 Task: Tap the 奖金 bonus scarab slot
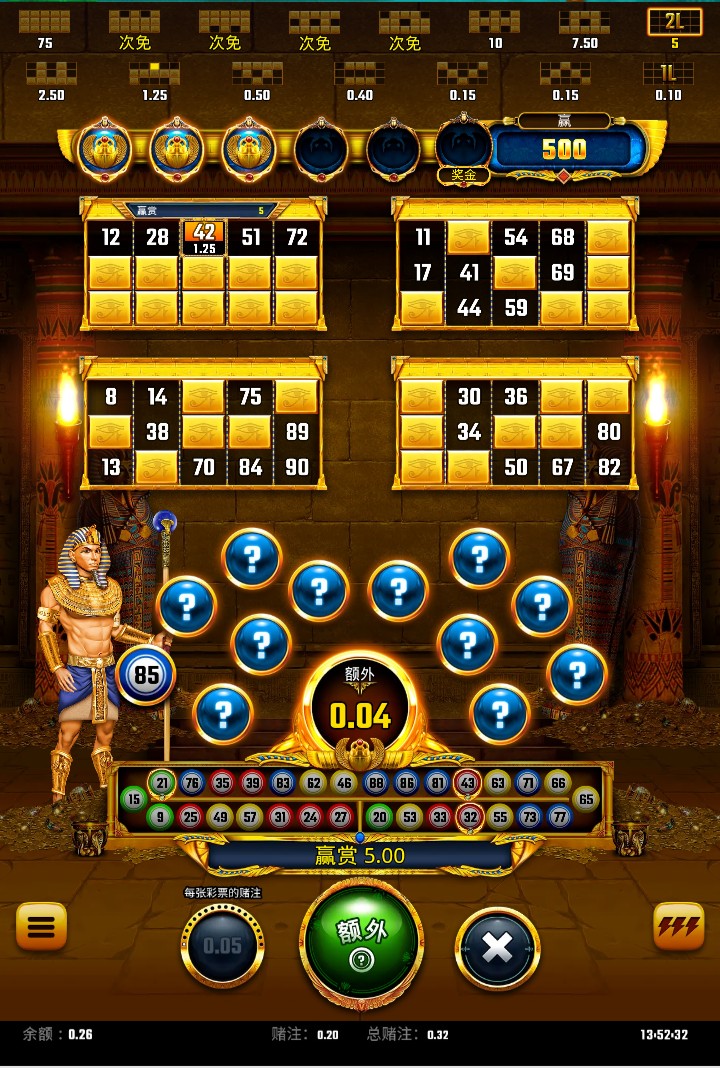tap(463, 152)
